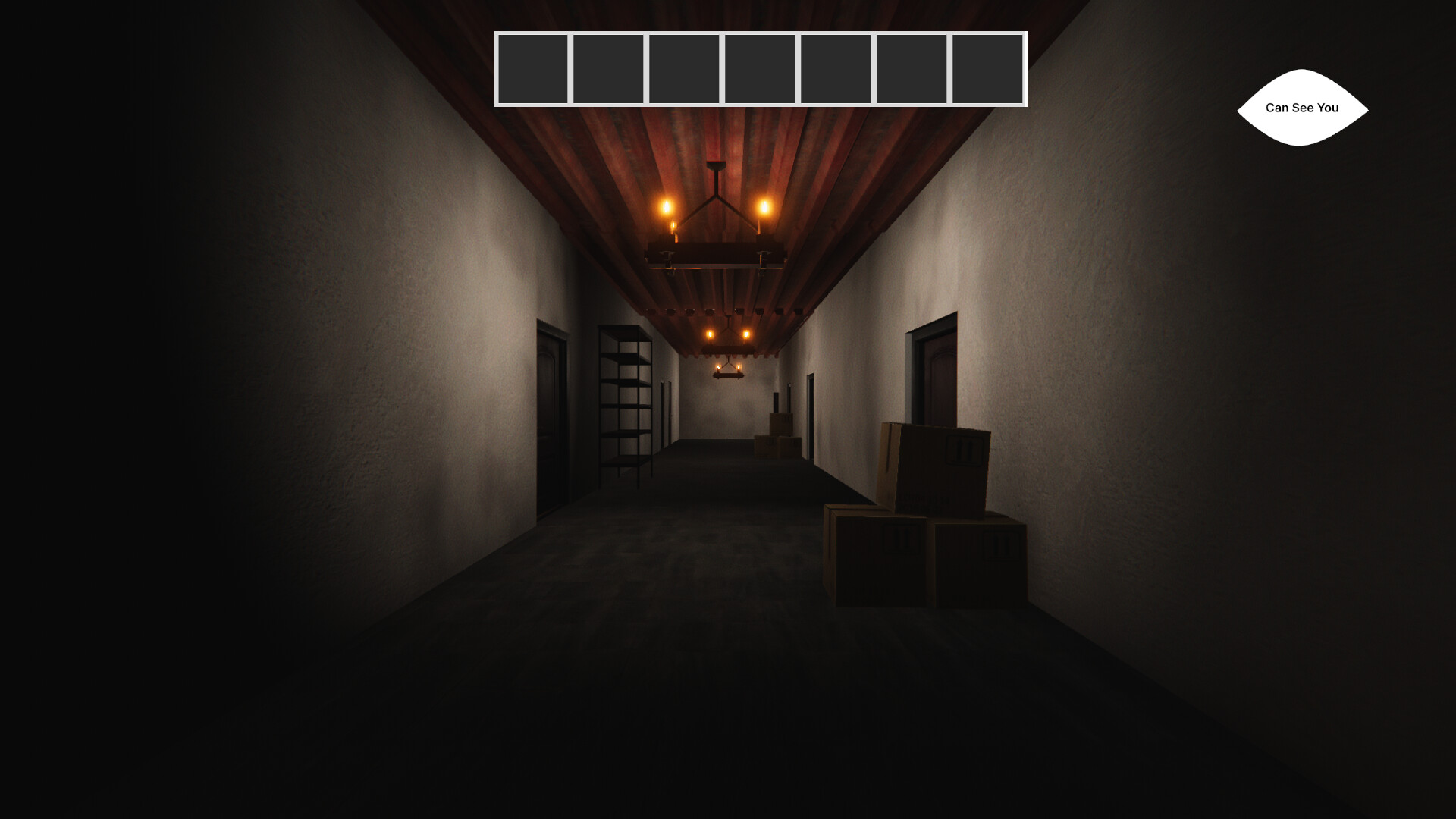Select the second inventory slot
This screenshot has height=819, width=1456.
coord(609,67)
